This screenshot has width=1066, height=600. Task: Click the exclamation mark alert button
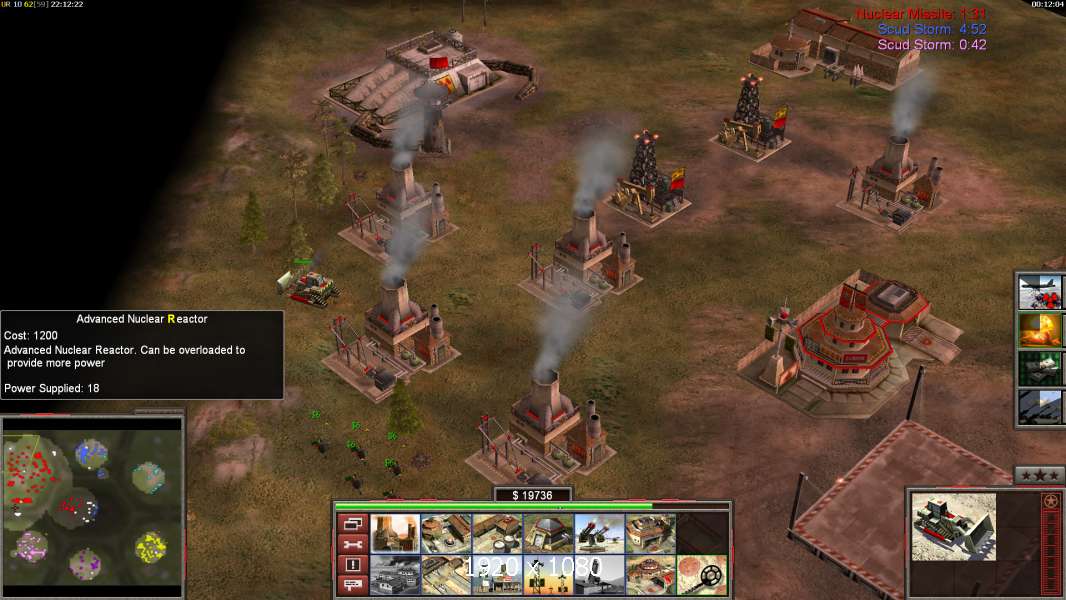coord(353,565)
